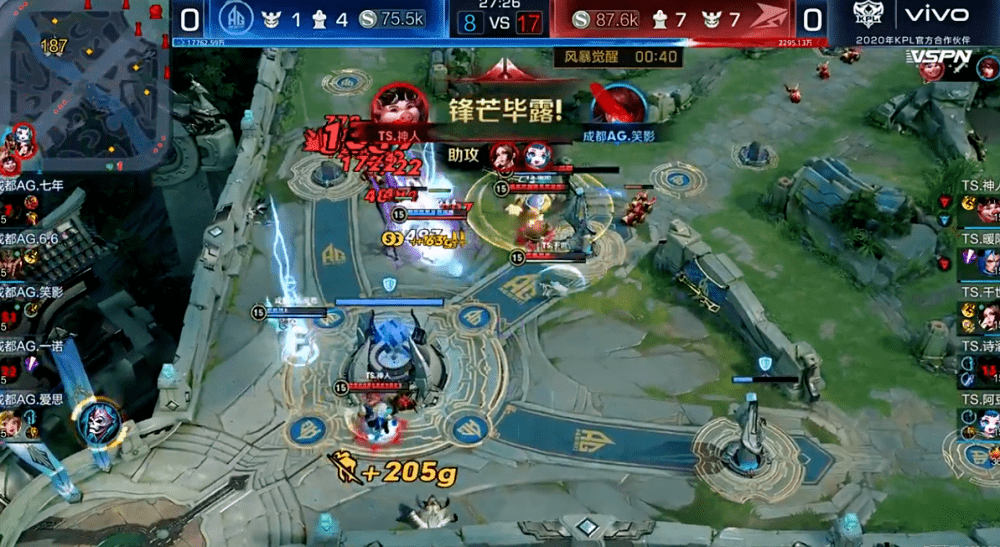Click the KPL league logo
Image resolution: width=1000 pixels, height=547 pixels.
pos(866,14)
